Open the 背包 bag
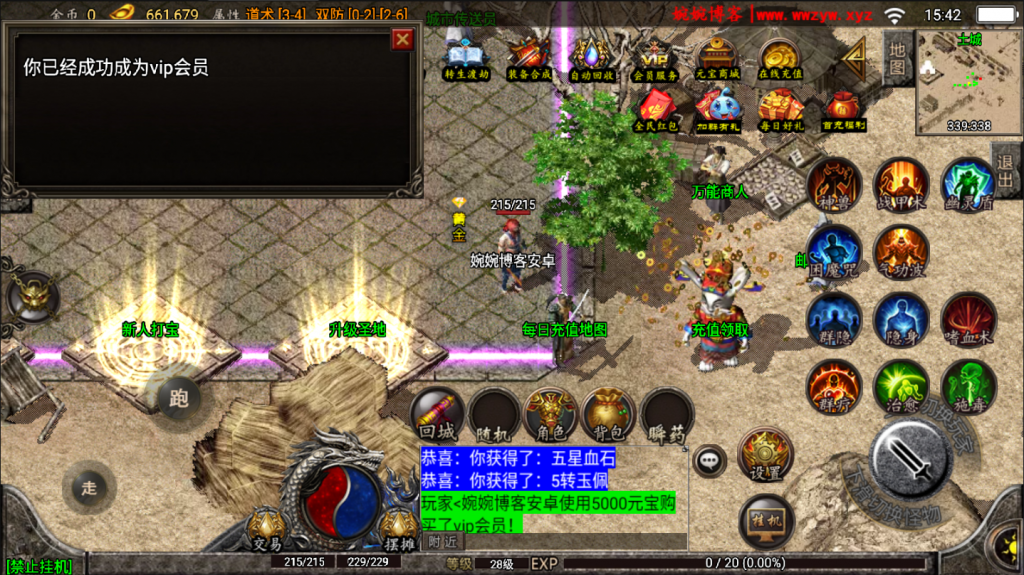This screenshot has height=575, width=1024. coord(609,414)
